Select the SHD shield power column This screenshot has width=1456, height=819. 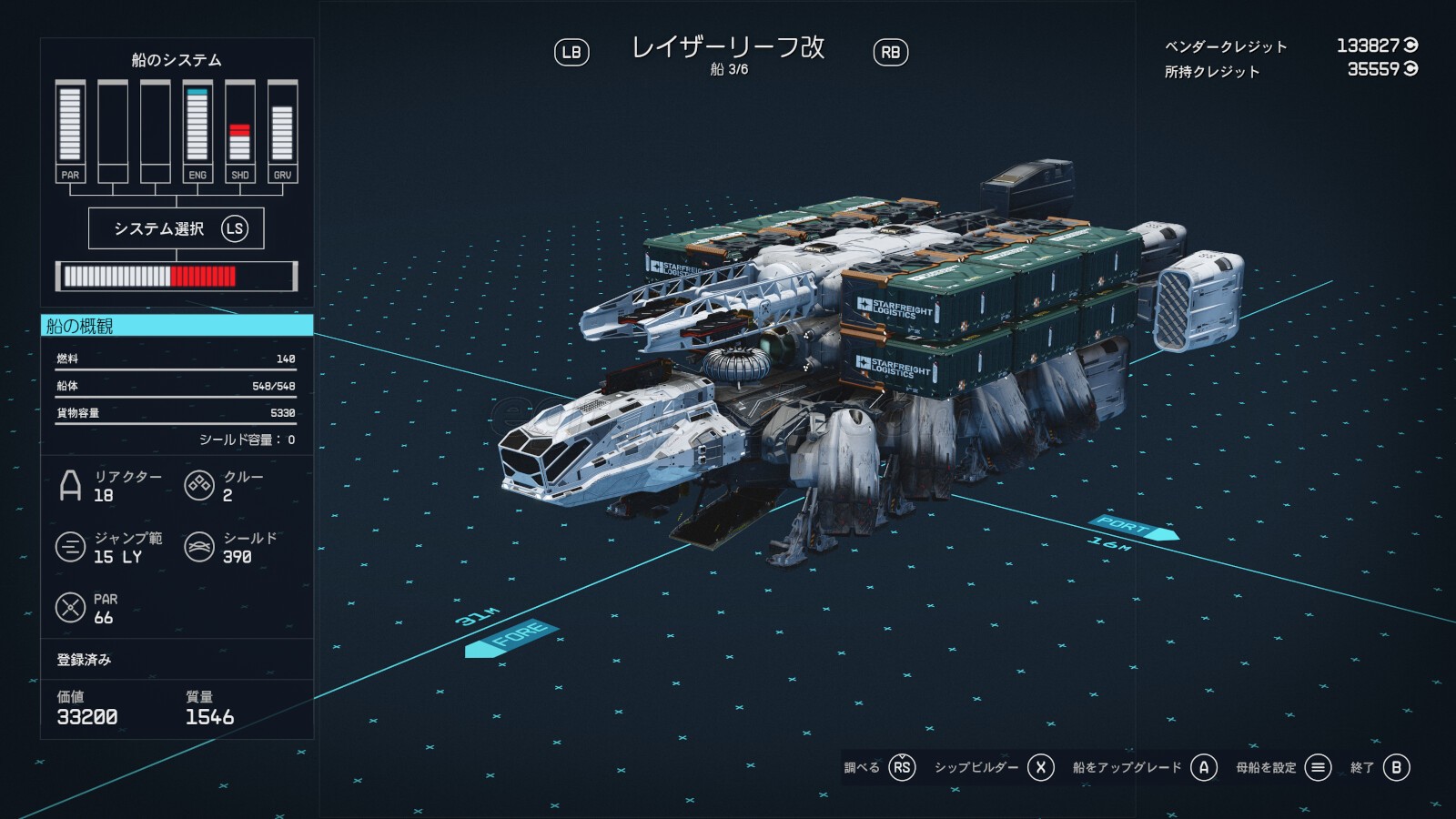239,132
